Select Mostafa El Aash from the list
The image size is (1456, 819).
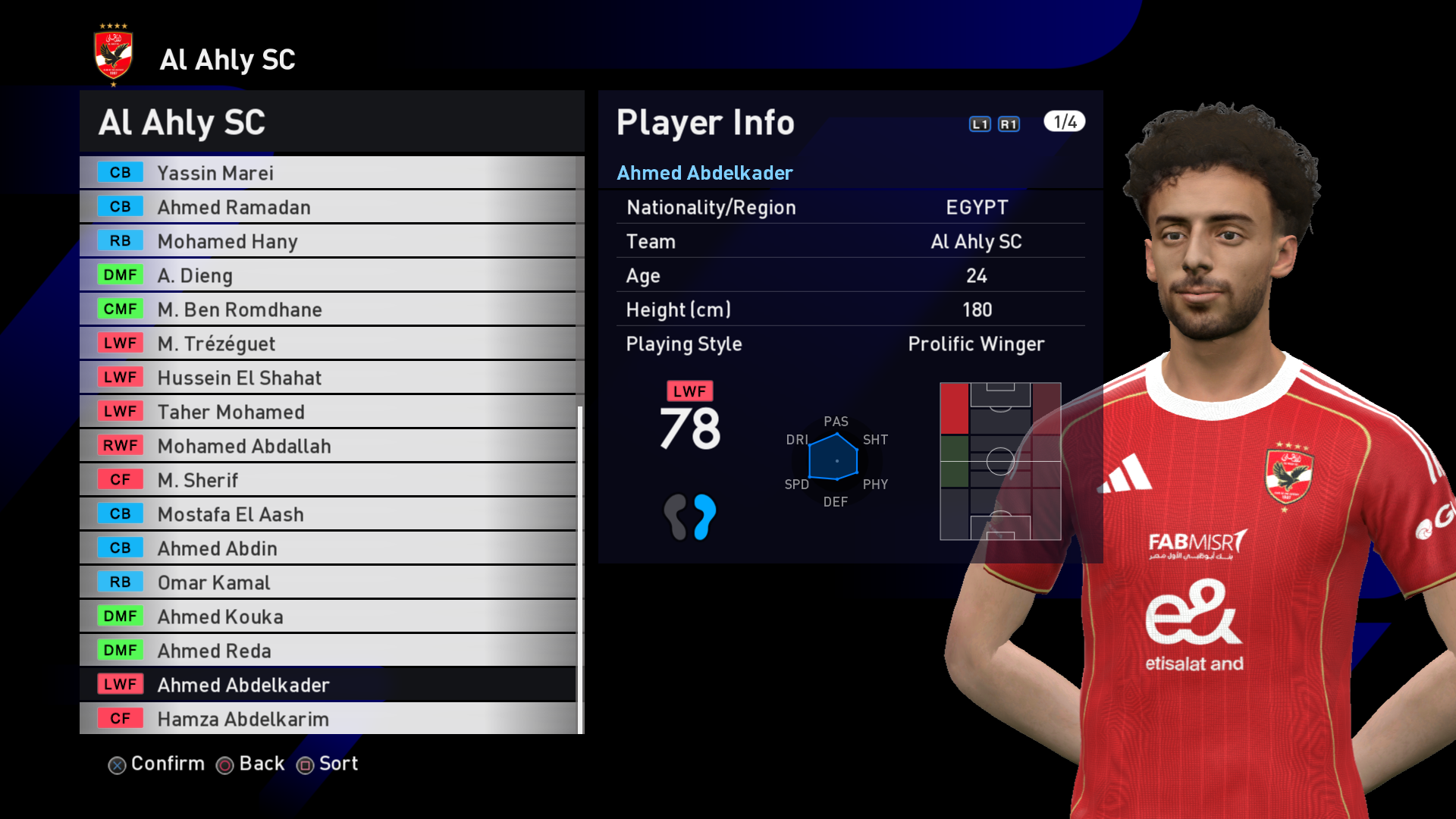point(328,514)
